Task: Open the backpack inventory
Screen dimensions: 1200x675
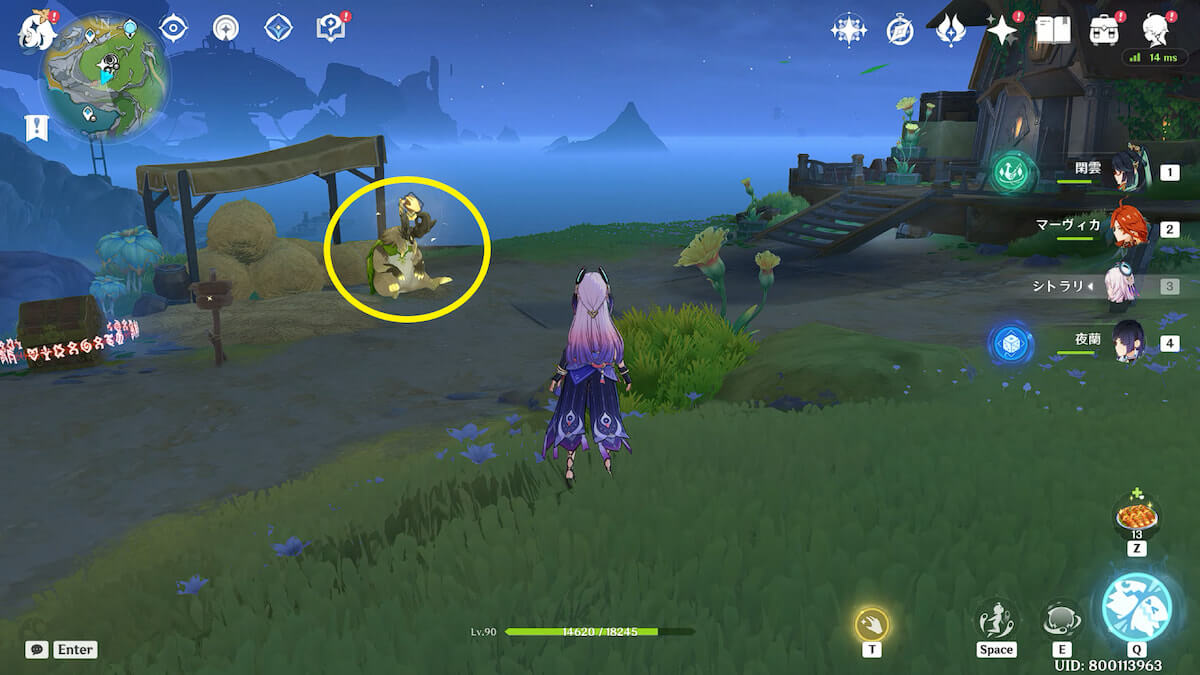Action: coord(1104,31)
